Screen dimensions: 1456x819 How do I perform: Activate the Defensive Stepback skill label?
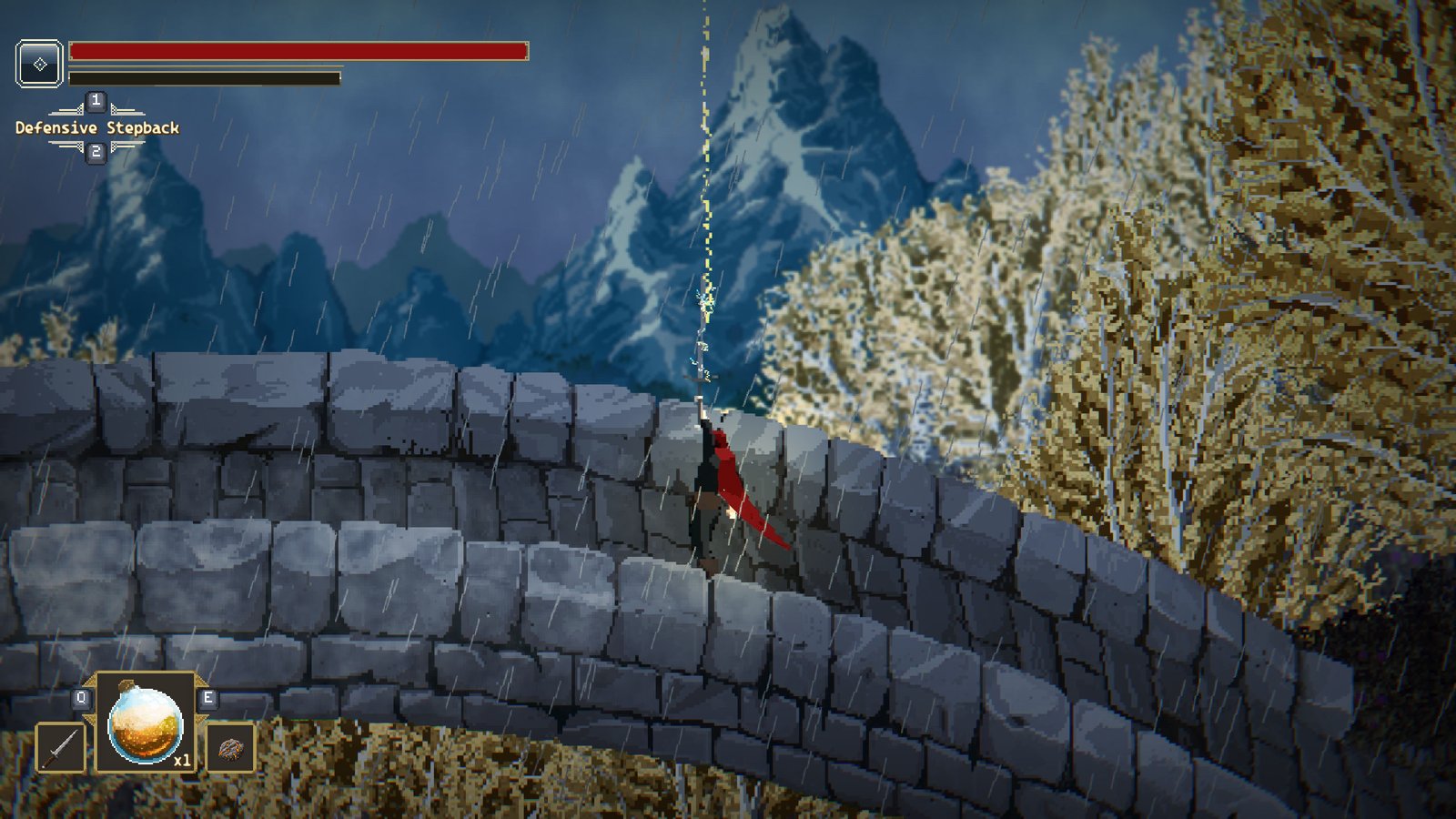97,128
